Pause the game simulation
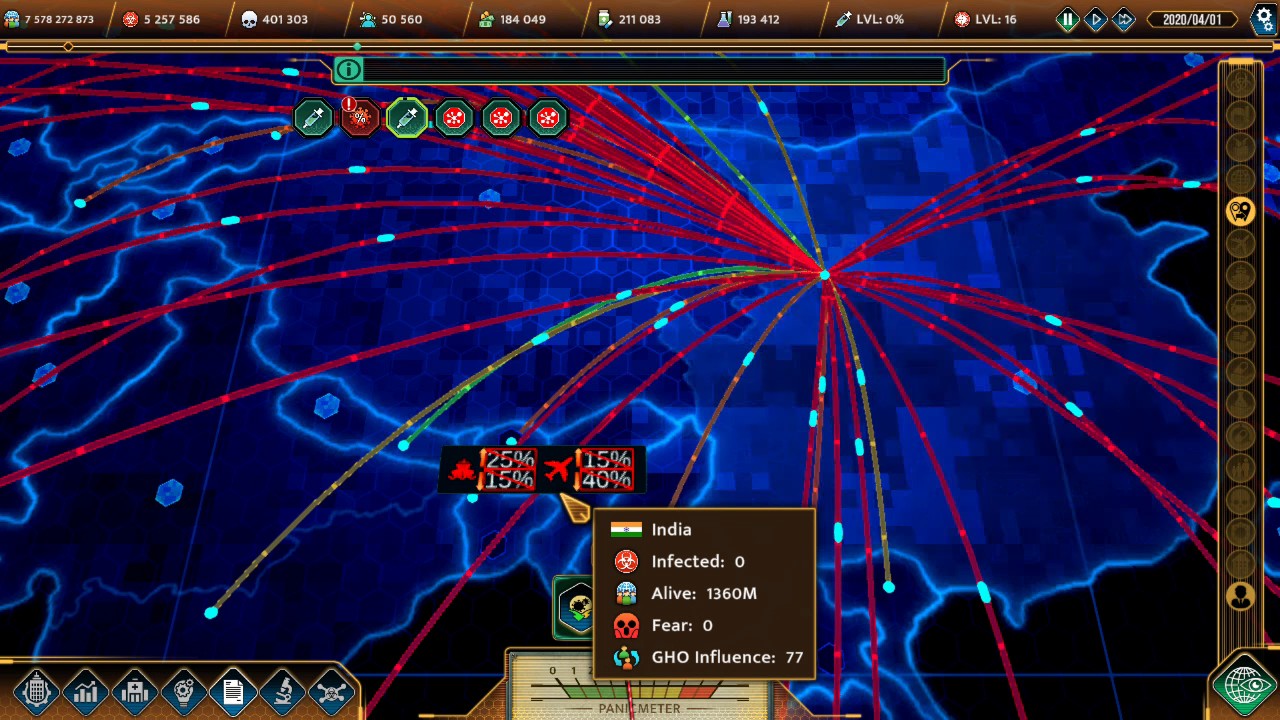The height and width of the screenshot is (720, 1280). 1067,18
